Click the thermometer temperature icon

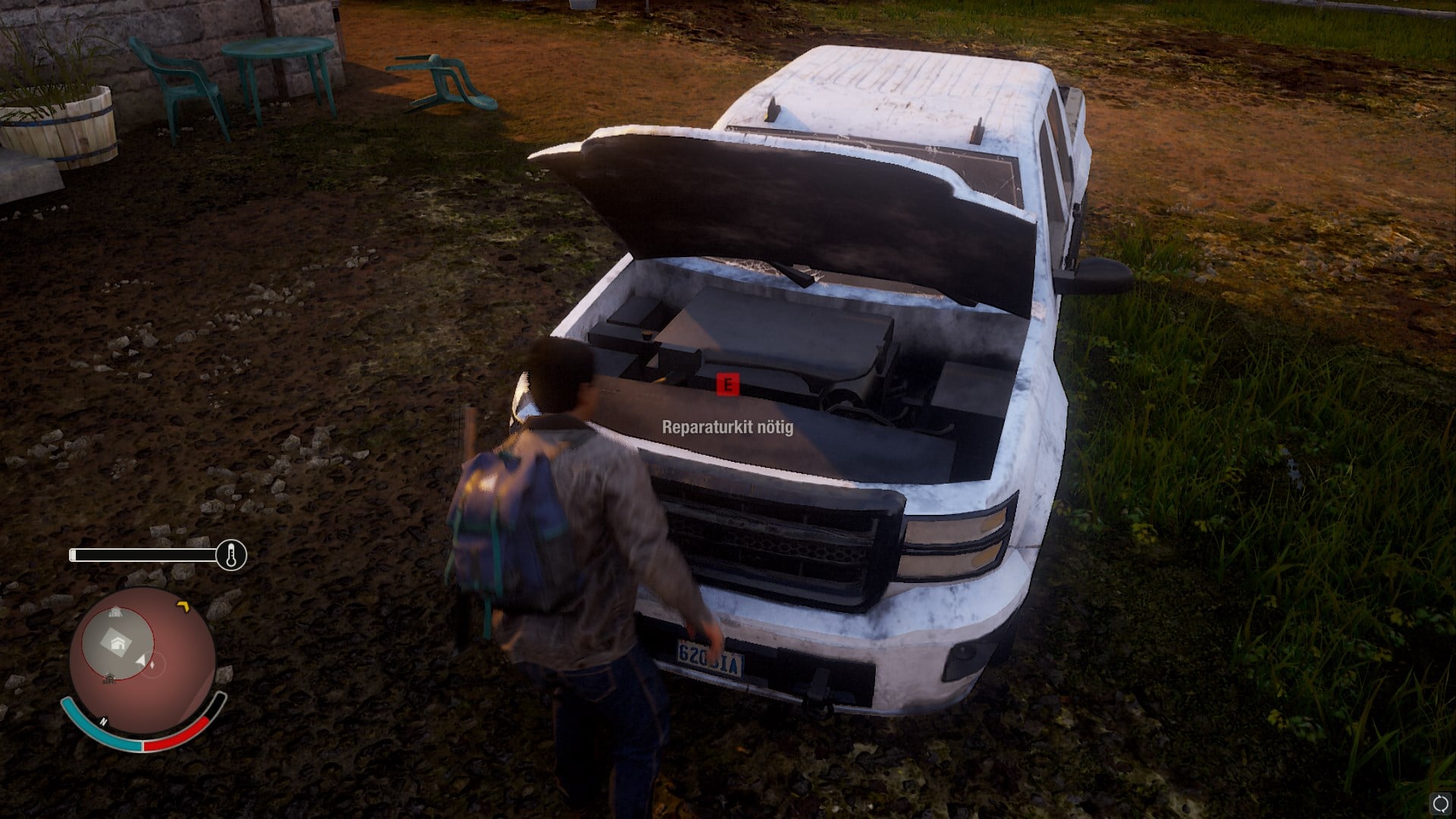[231, 555]
